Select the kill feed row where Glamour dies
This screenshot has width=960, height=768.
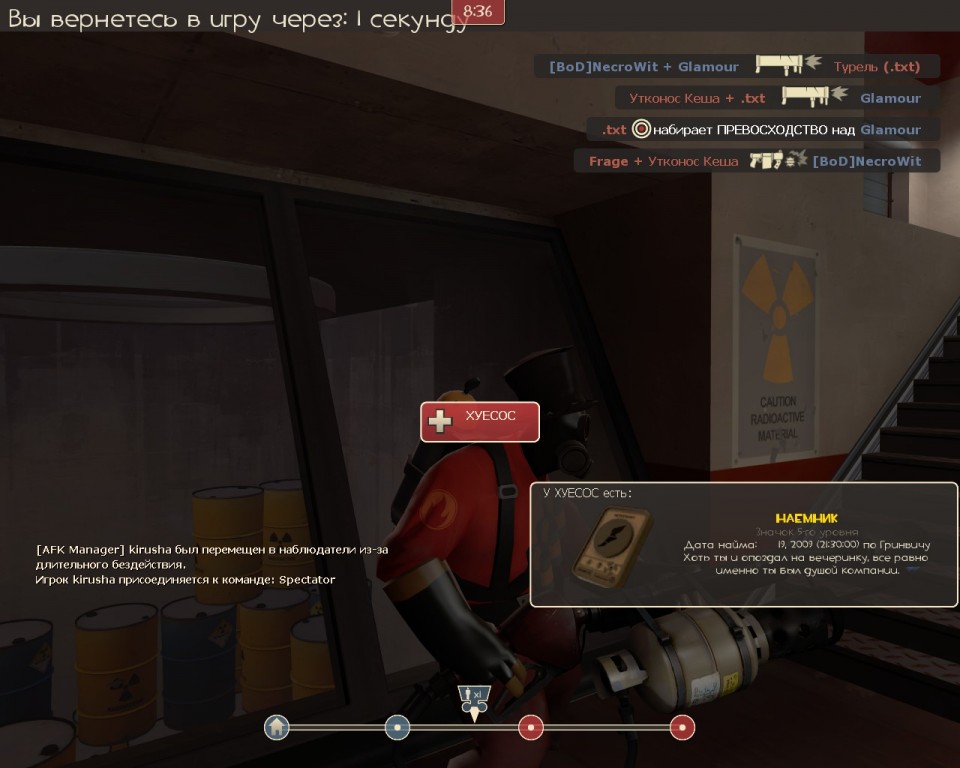point(776,98)
